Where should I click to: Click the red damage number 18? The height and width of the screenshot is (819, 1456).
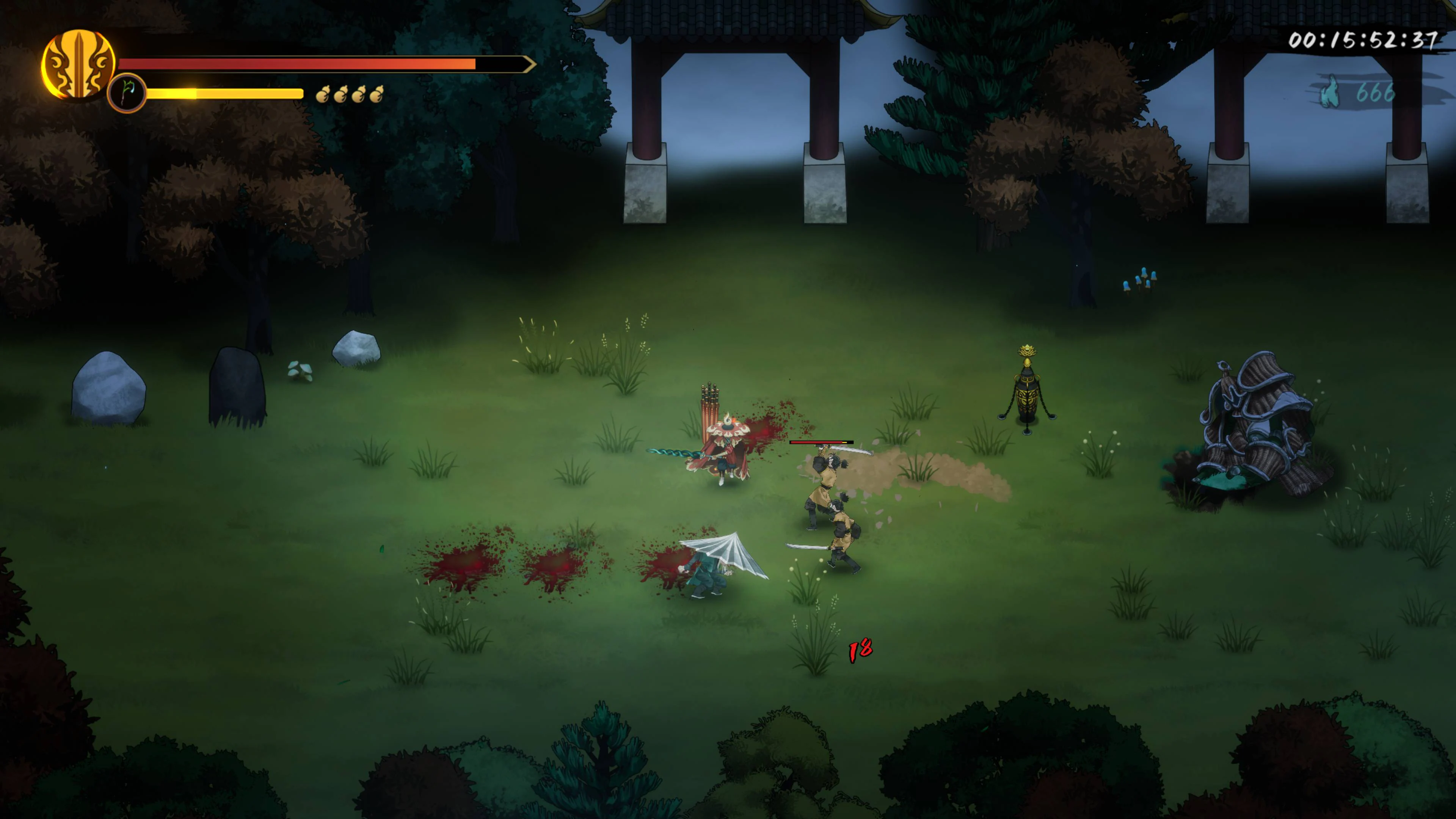(860, 649)
